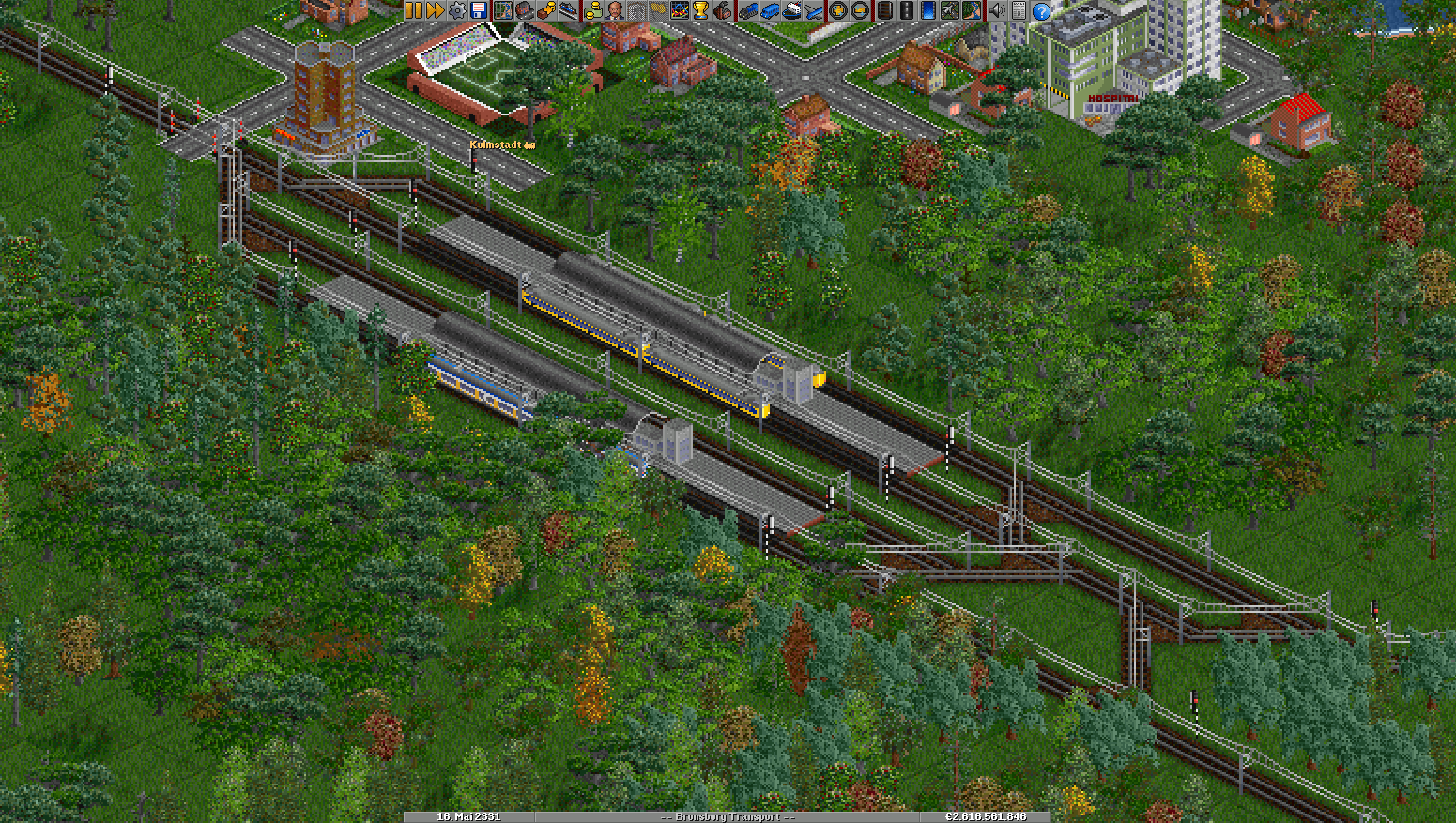This screenshot has height=823, width=1456.
Task: Open the save game floppy disk menu
Action: point(479,10)
